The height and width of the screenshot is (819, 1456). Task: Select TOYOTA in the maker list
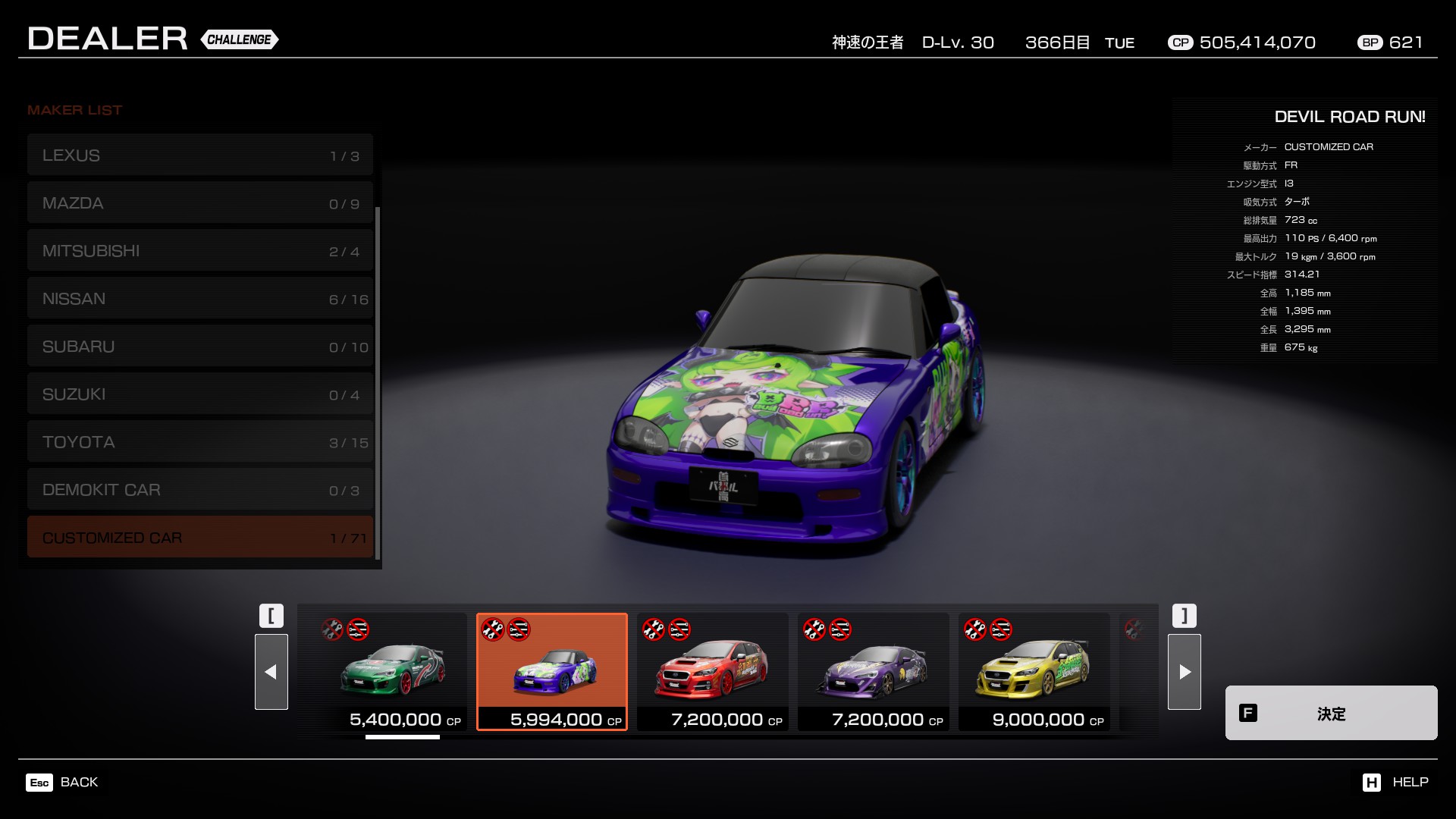tap(199, 442)
